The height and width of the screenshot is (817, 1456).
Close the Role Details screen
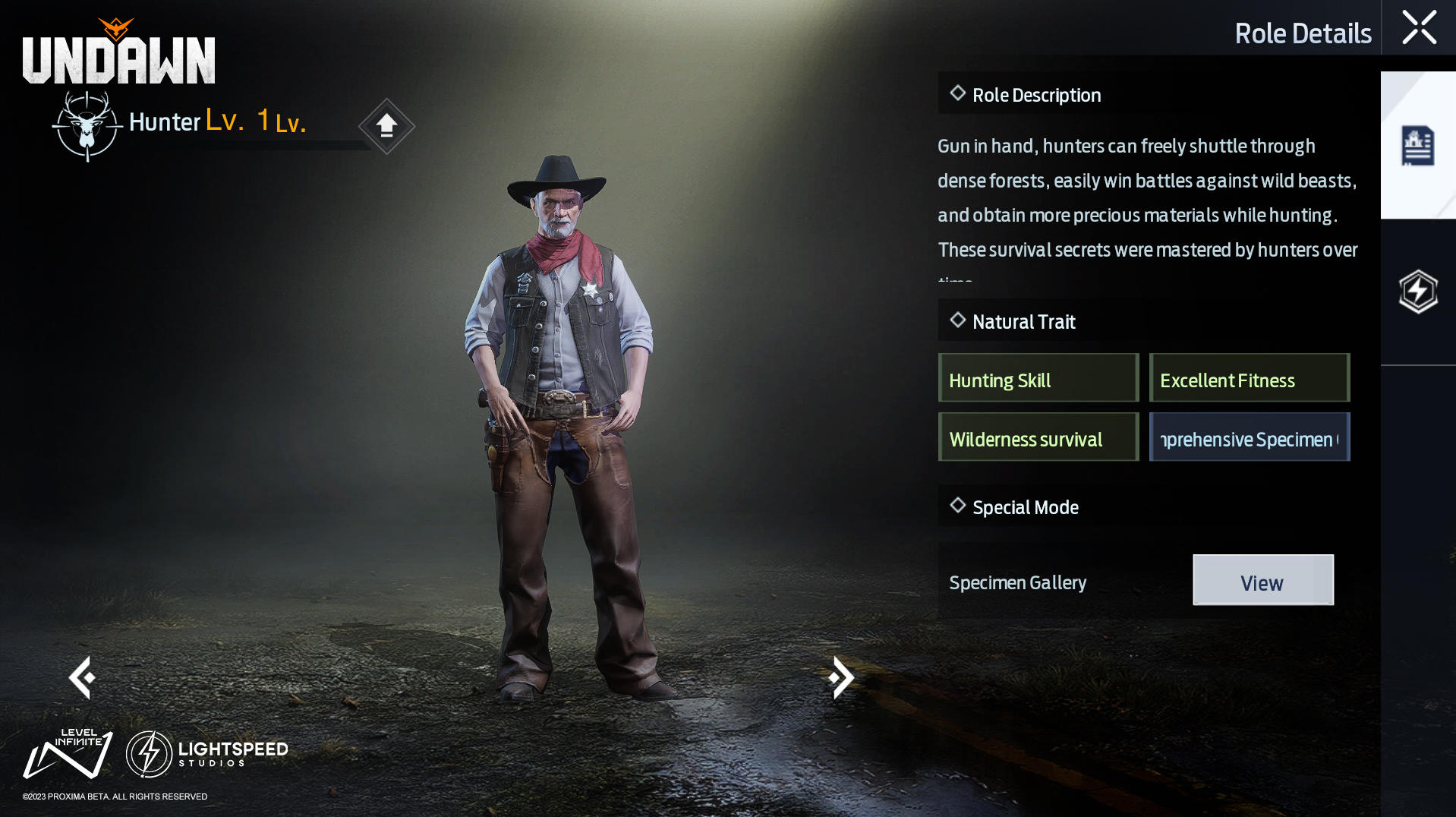click(1418, 28)
